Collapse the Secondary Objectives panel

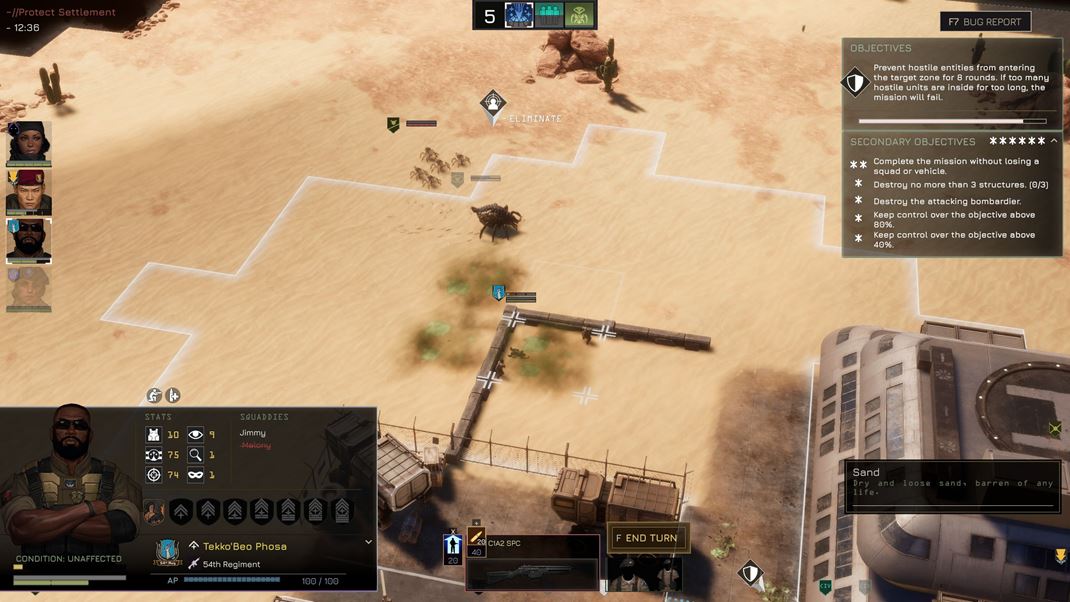pos(1054,142)
